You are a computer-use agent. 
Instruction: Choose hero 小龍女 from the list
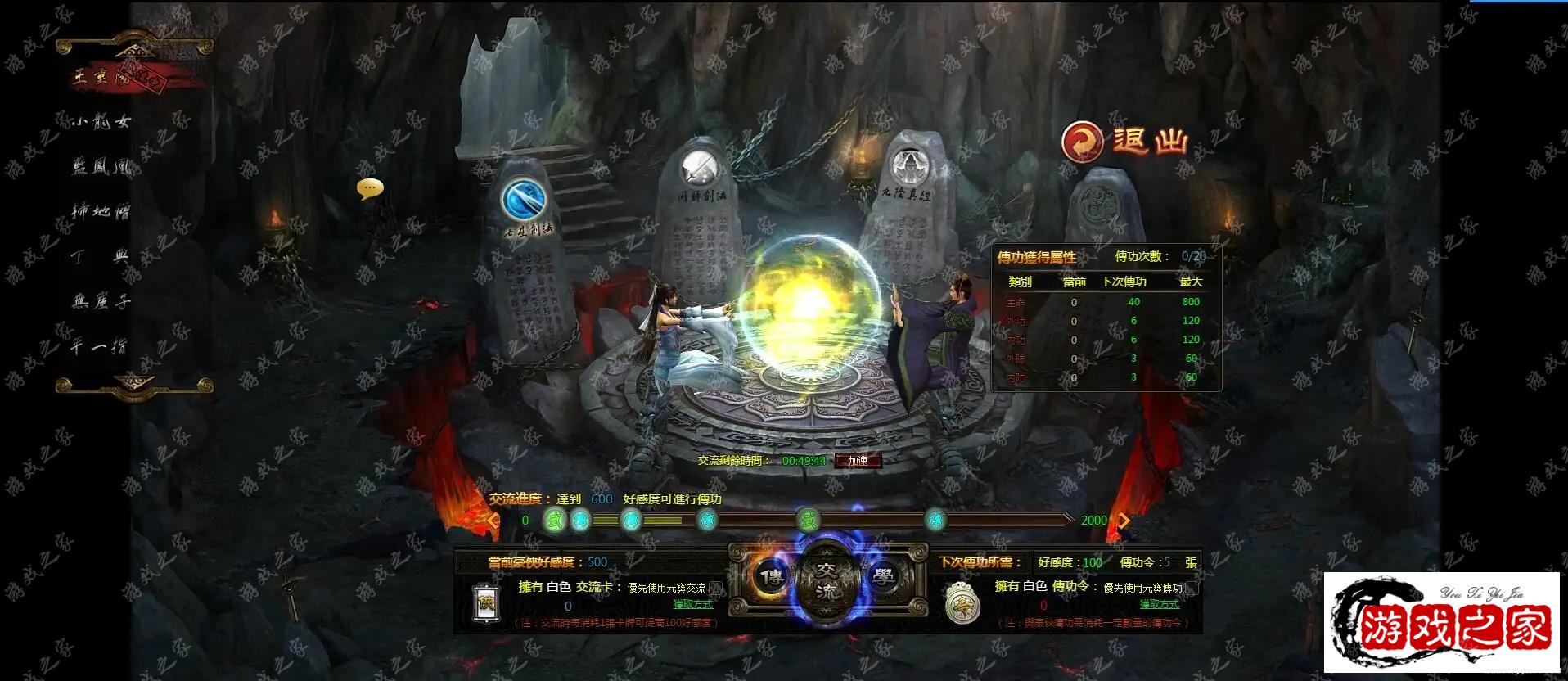pyautogui.click(x=101, y=122)
